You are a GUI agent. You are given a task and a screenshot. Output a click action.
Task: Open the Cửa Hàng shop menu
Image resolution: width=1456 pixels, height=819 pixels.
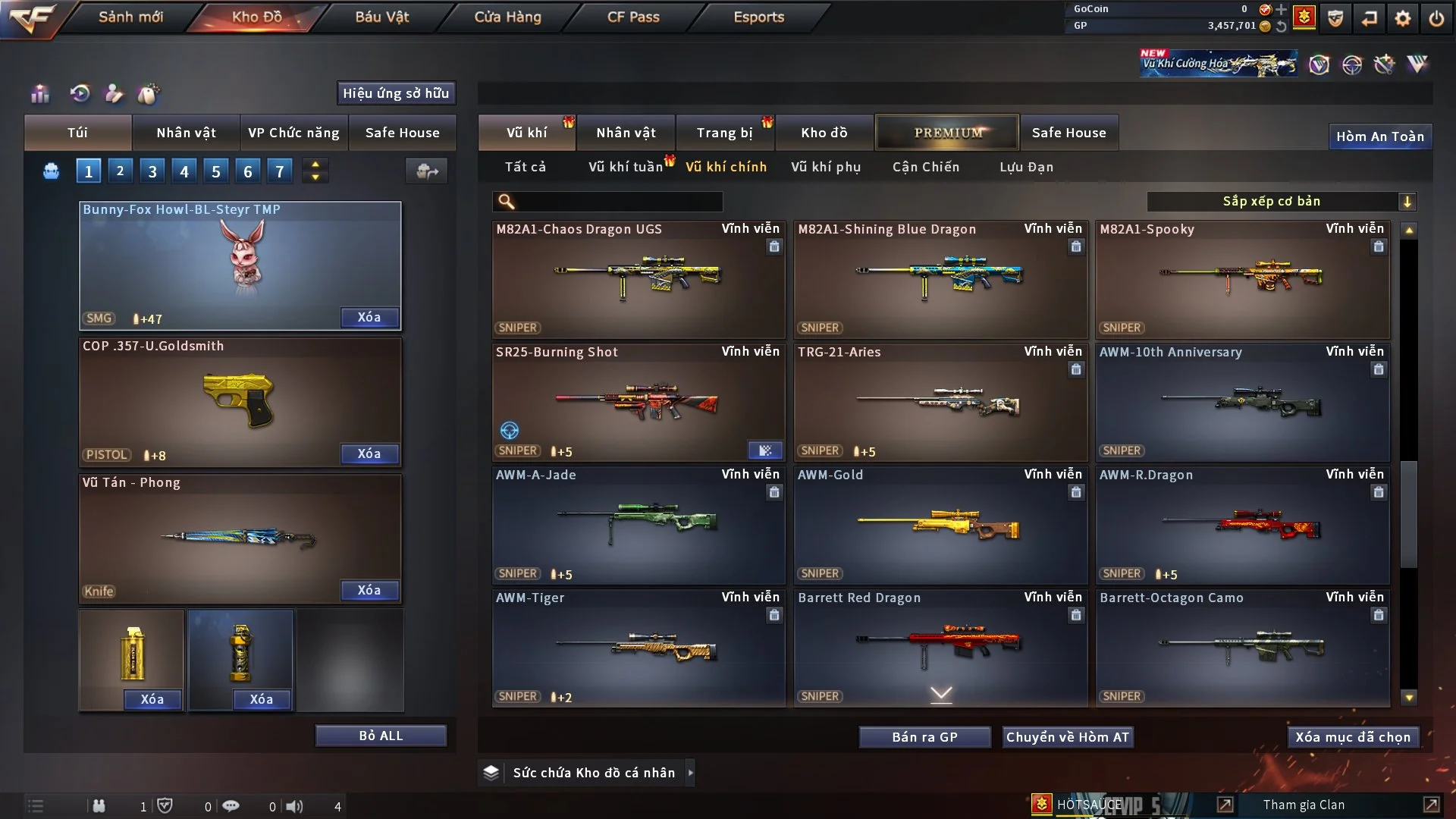pos(507,17)
